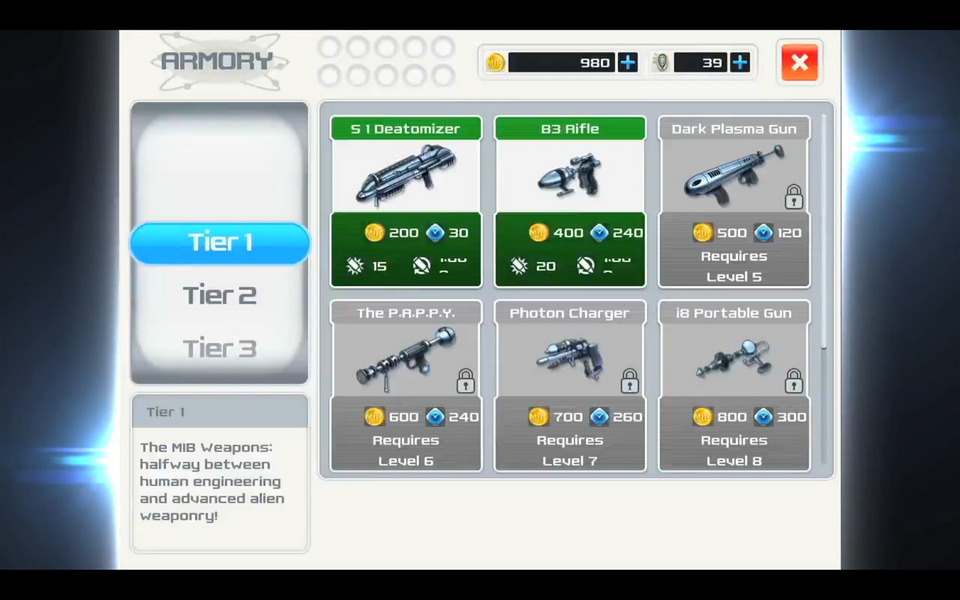Close the Armory window
The height and width of the screenshot is (600, 960).
(x=799, y=63)
